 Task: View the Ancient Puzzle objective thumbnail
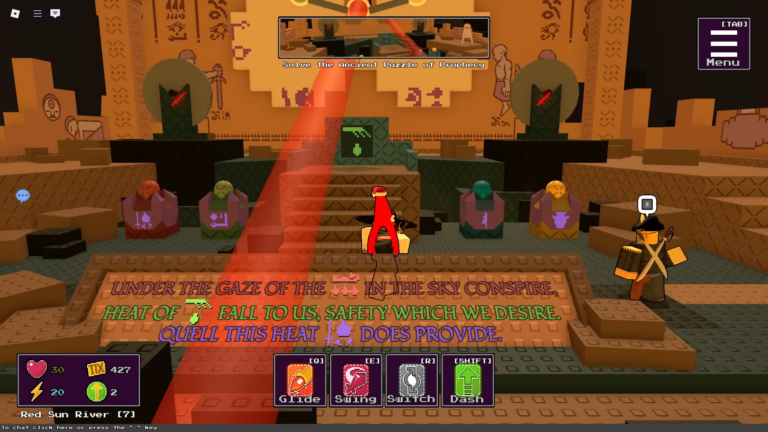[383, 38]
